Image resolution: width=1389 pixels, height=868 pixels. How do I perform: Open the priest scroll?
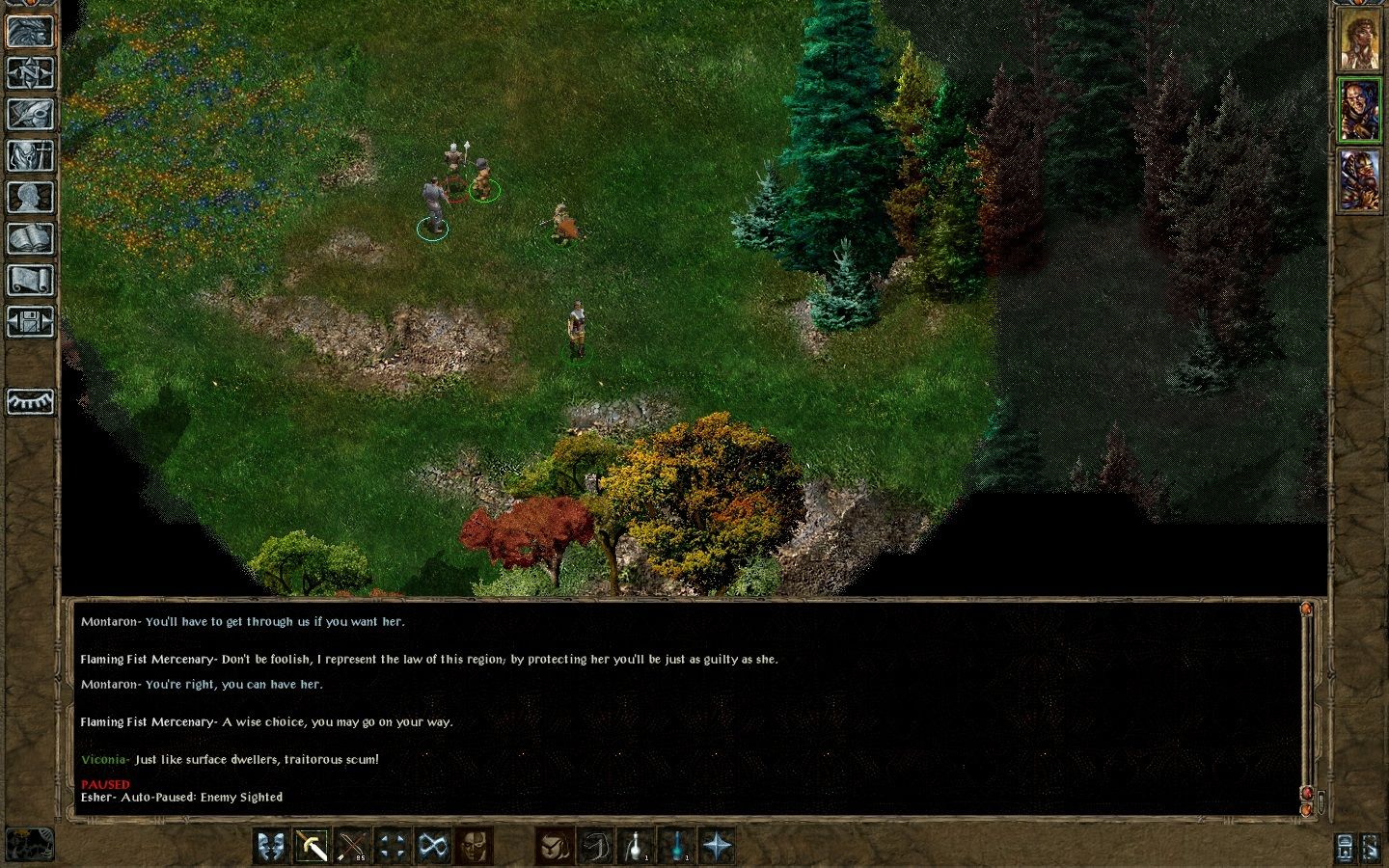click(x=30, y=280)
